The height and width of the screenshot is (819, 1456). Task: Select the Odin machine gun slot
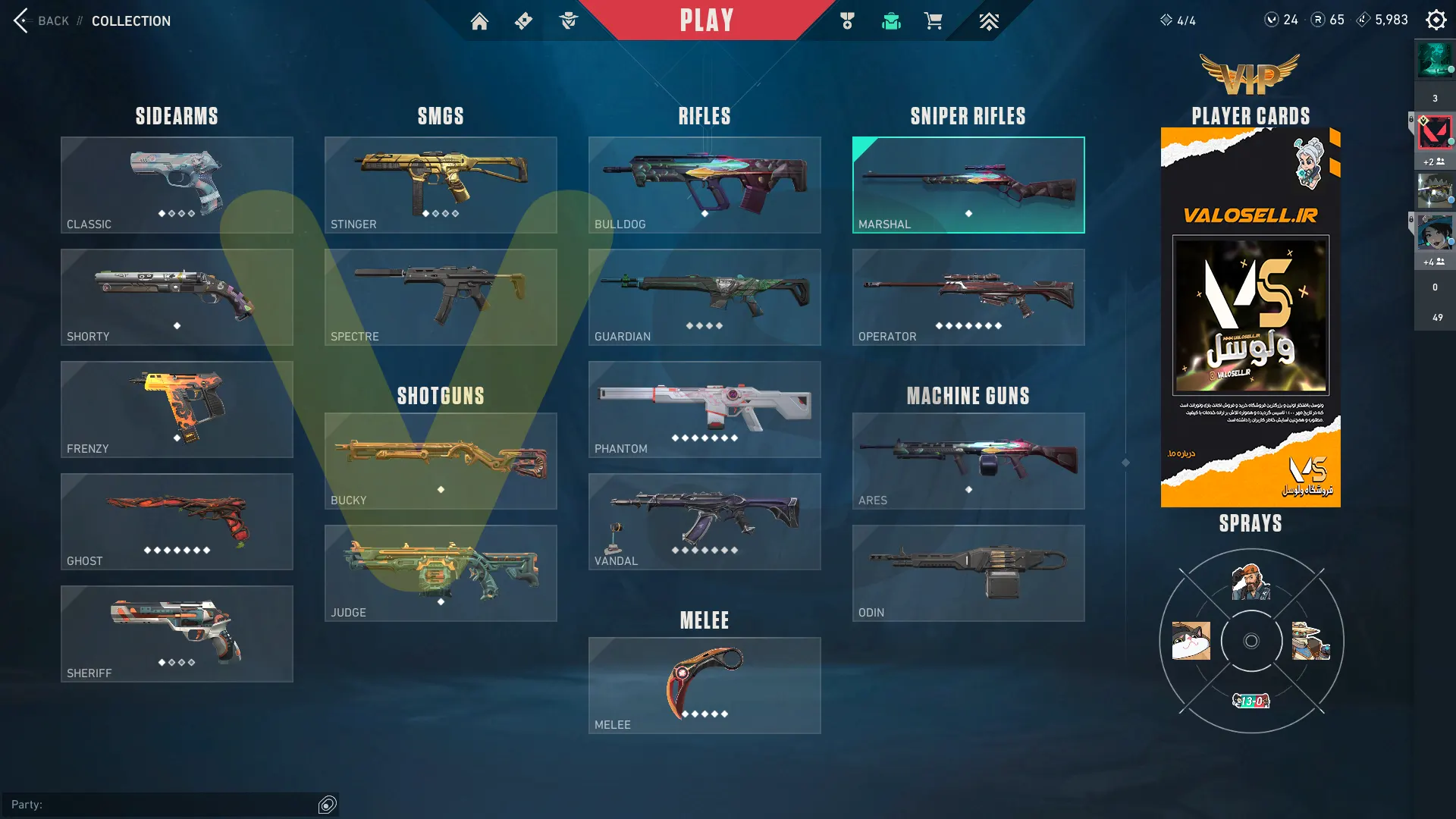pos(968,573)
